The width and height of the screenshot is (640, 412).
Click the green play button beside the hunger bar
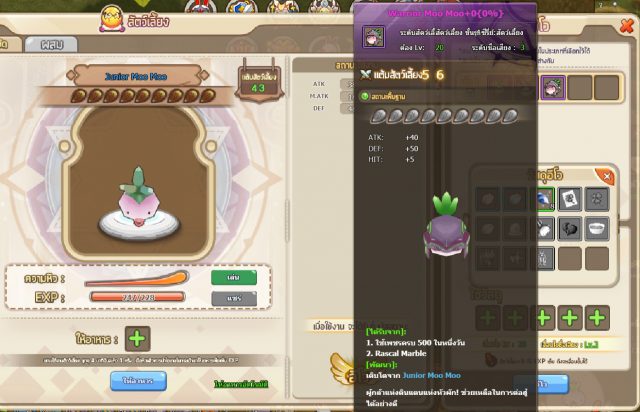233,277
